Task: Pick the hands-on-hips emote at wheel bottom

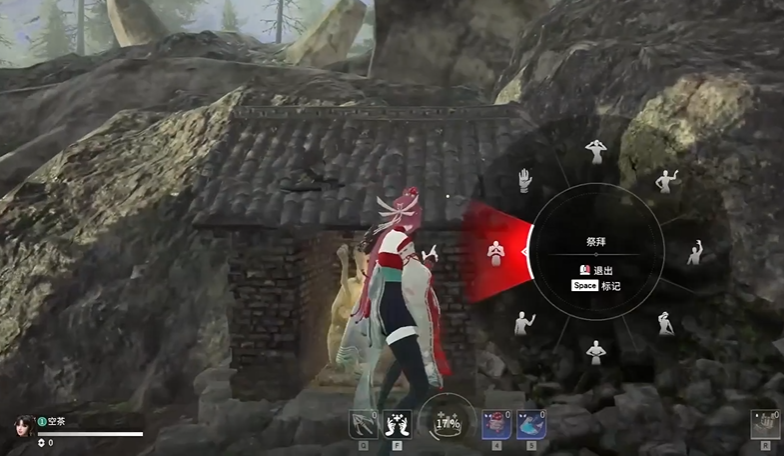Action: 596,350
